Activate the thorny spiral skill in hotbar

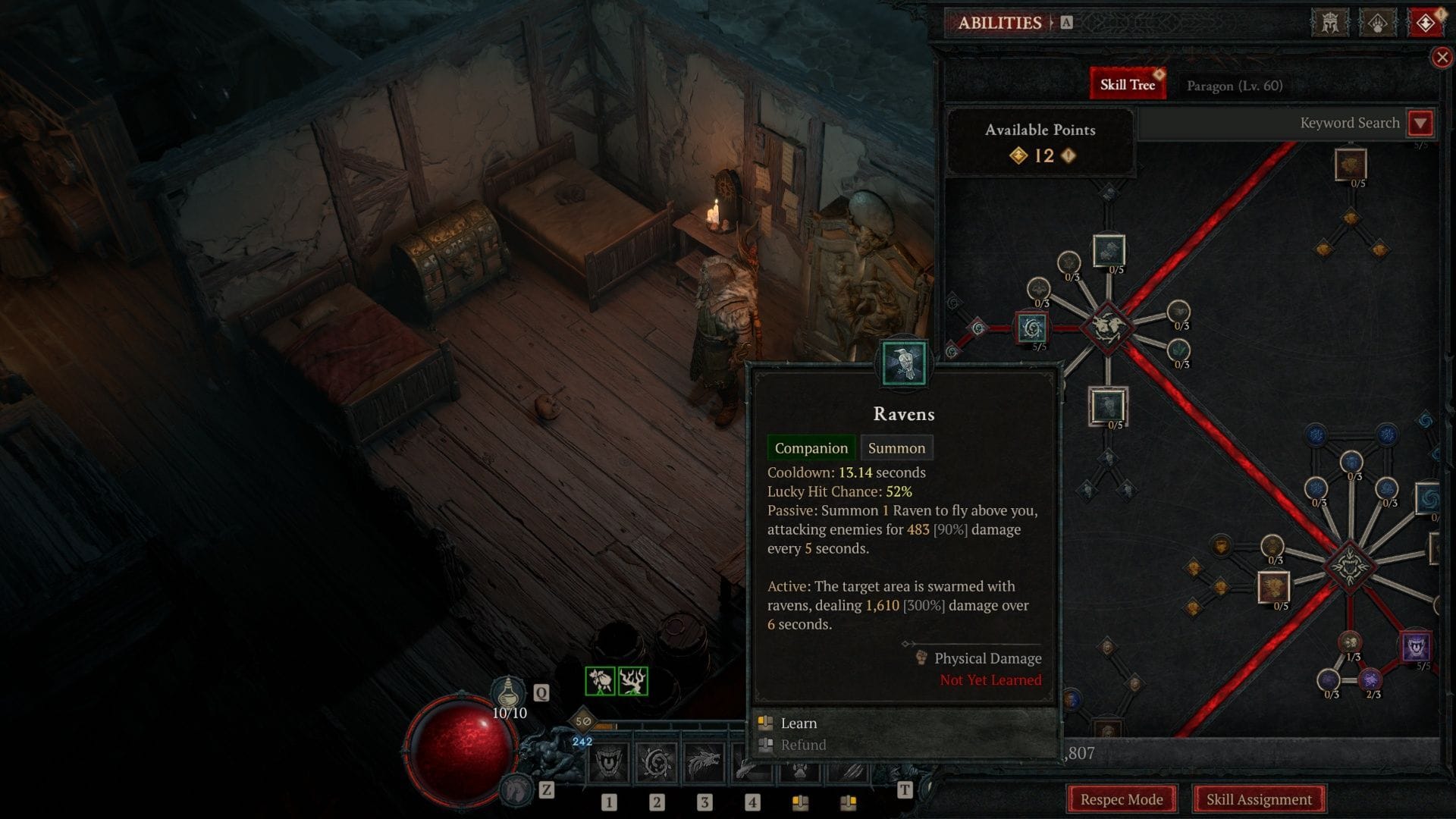657,762
